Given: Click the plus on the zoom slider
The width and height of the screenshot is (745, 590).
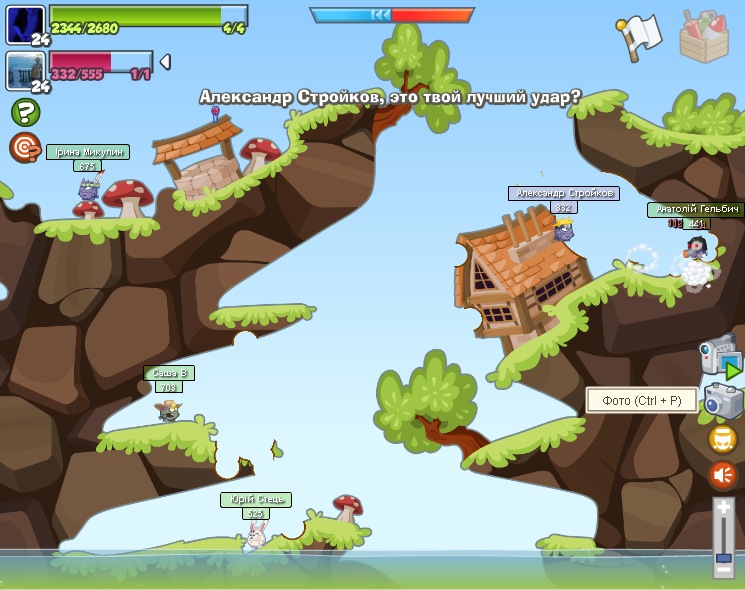Looking at the screenshot, I should (x=724, y=508).
